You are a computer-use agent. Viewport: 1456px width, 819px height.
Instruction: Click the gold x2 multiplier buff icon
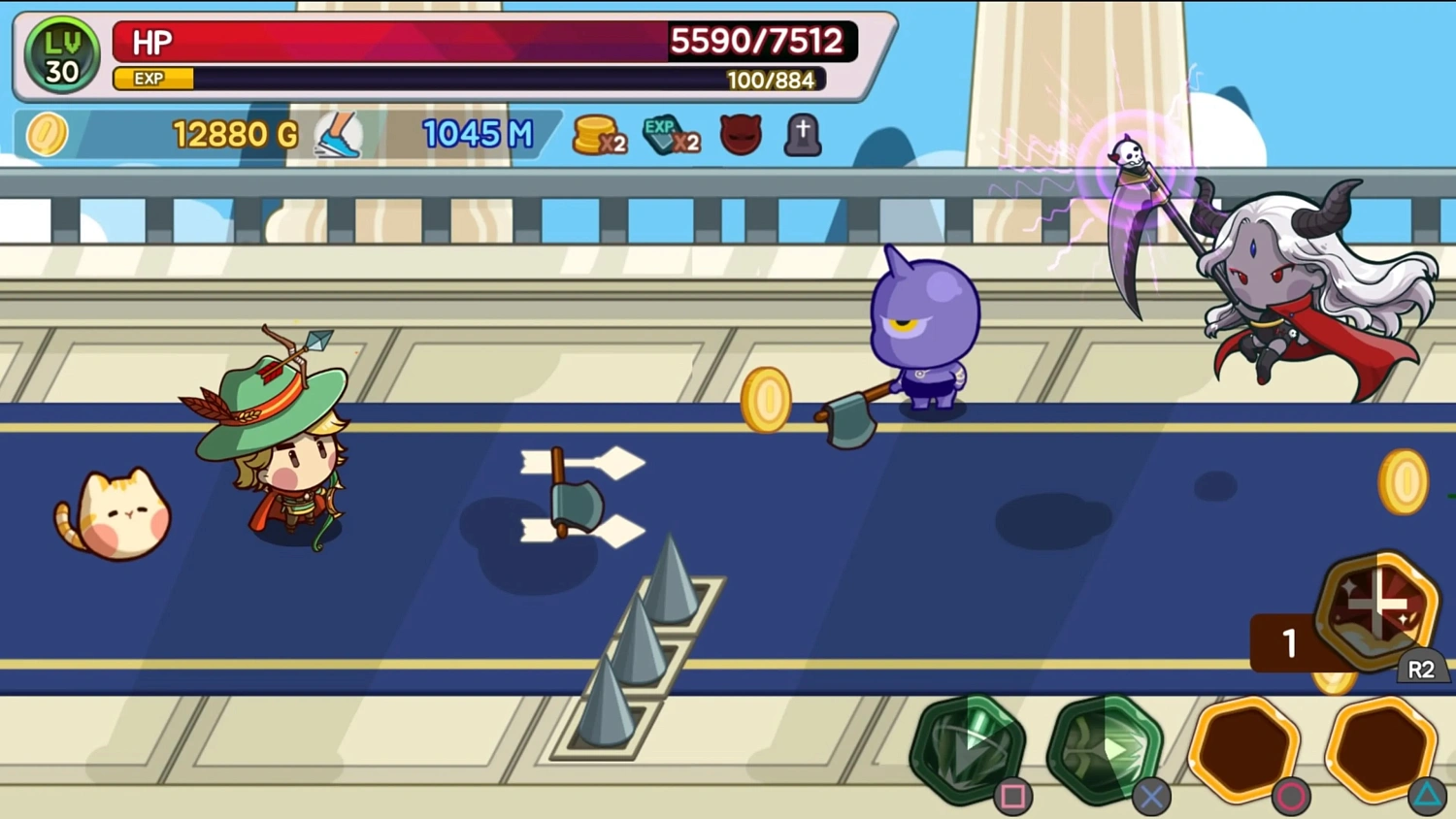[x=599, y=135]
